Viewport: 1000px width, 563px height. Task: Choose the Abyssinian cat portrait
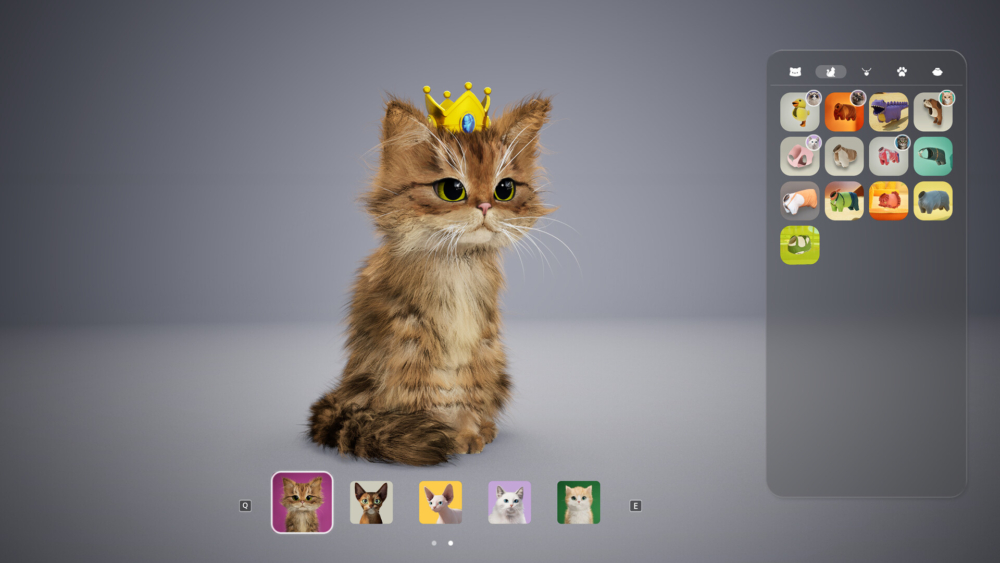click(371, 502)
